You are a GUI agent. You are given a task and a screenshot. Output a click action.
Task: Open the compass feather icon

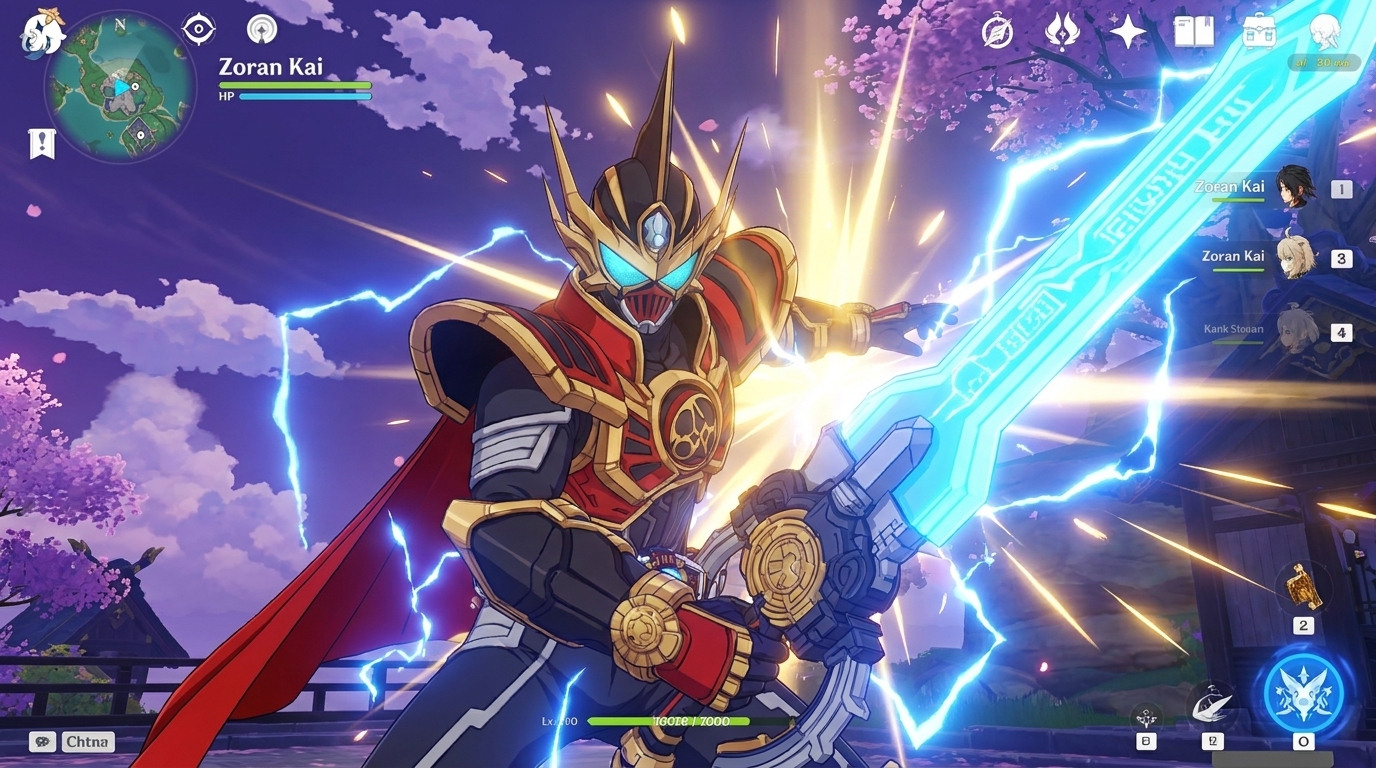click(997, 32)
